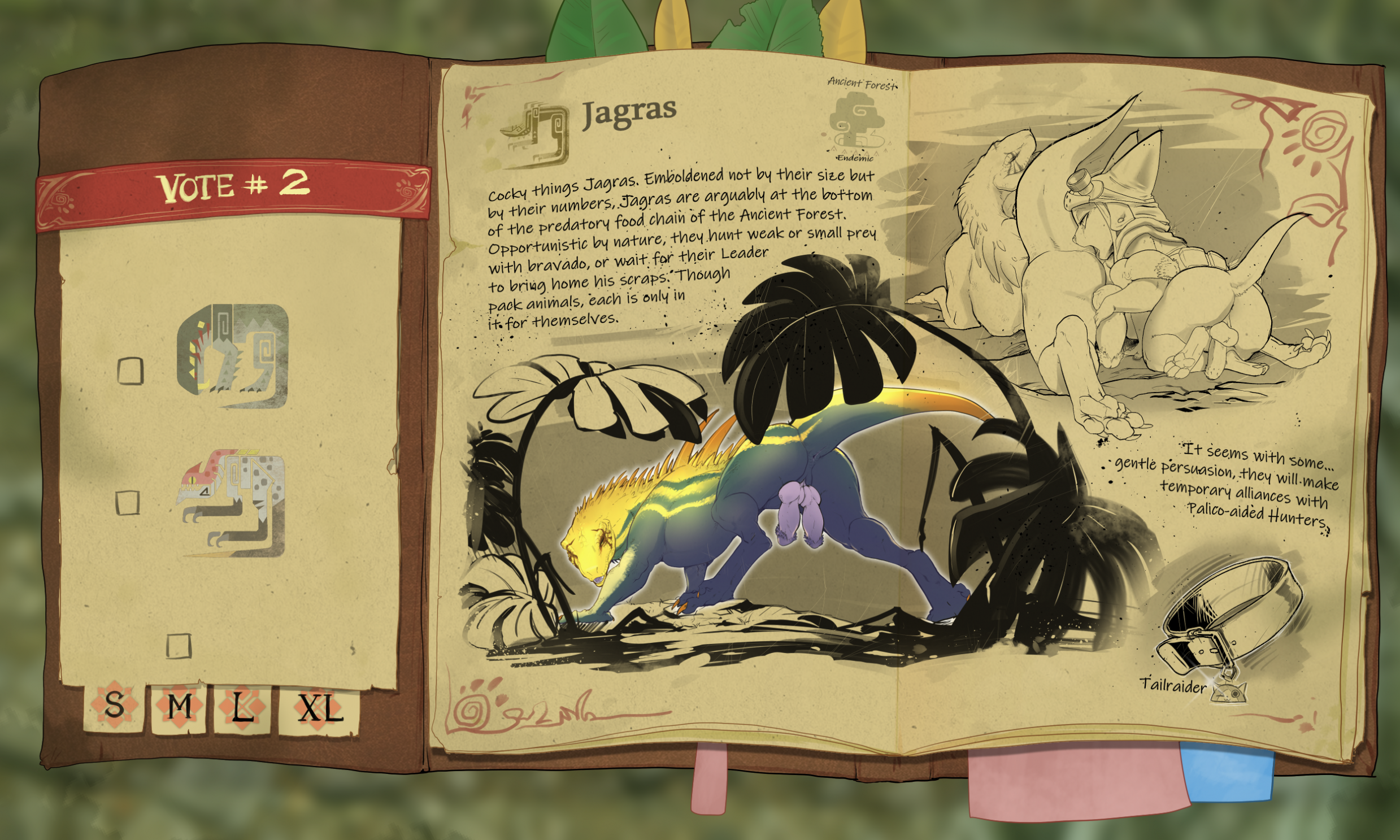Viewport: 1400px width, 840px height.
Task: Tick the checkbox beside the pink-crested monster icon
Action: click(127, 502)
